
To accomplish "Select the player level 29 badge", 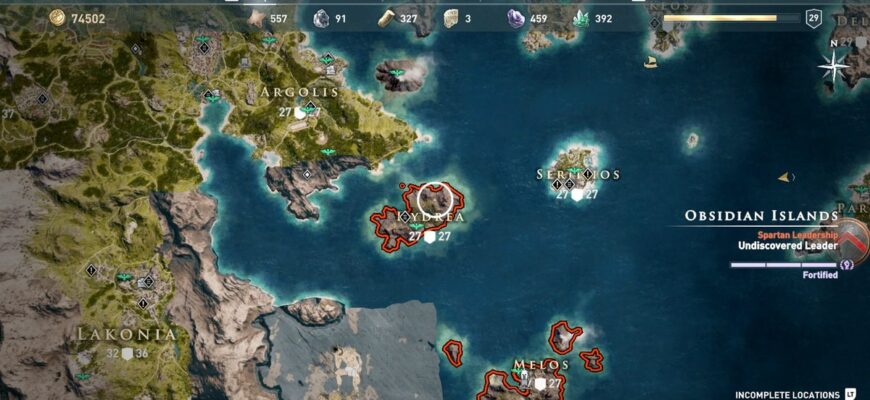I will 813,18.
